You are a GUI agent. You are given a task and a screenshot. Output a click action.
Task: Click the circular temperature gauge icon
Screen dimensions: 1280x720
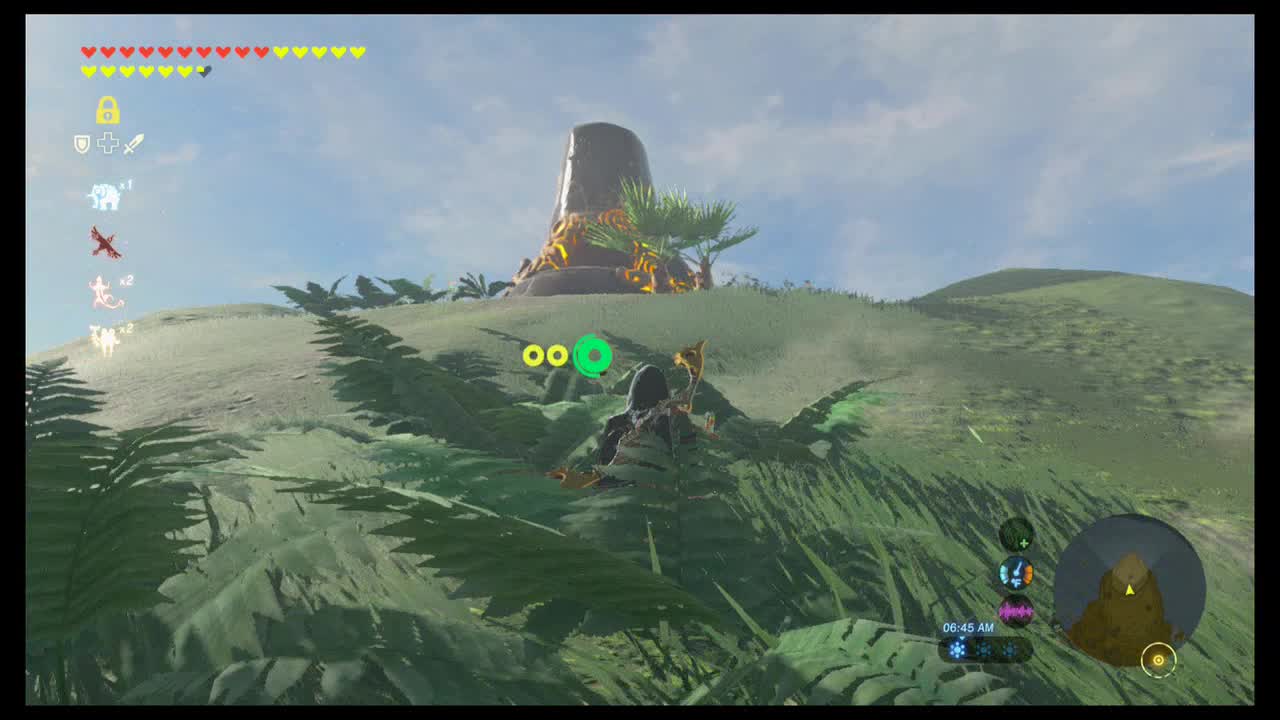point(1016,573)
